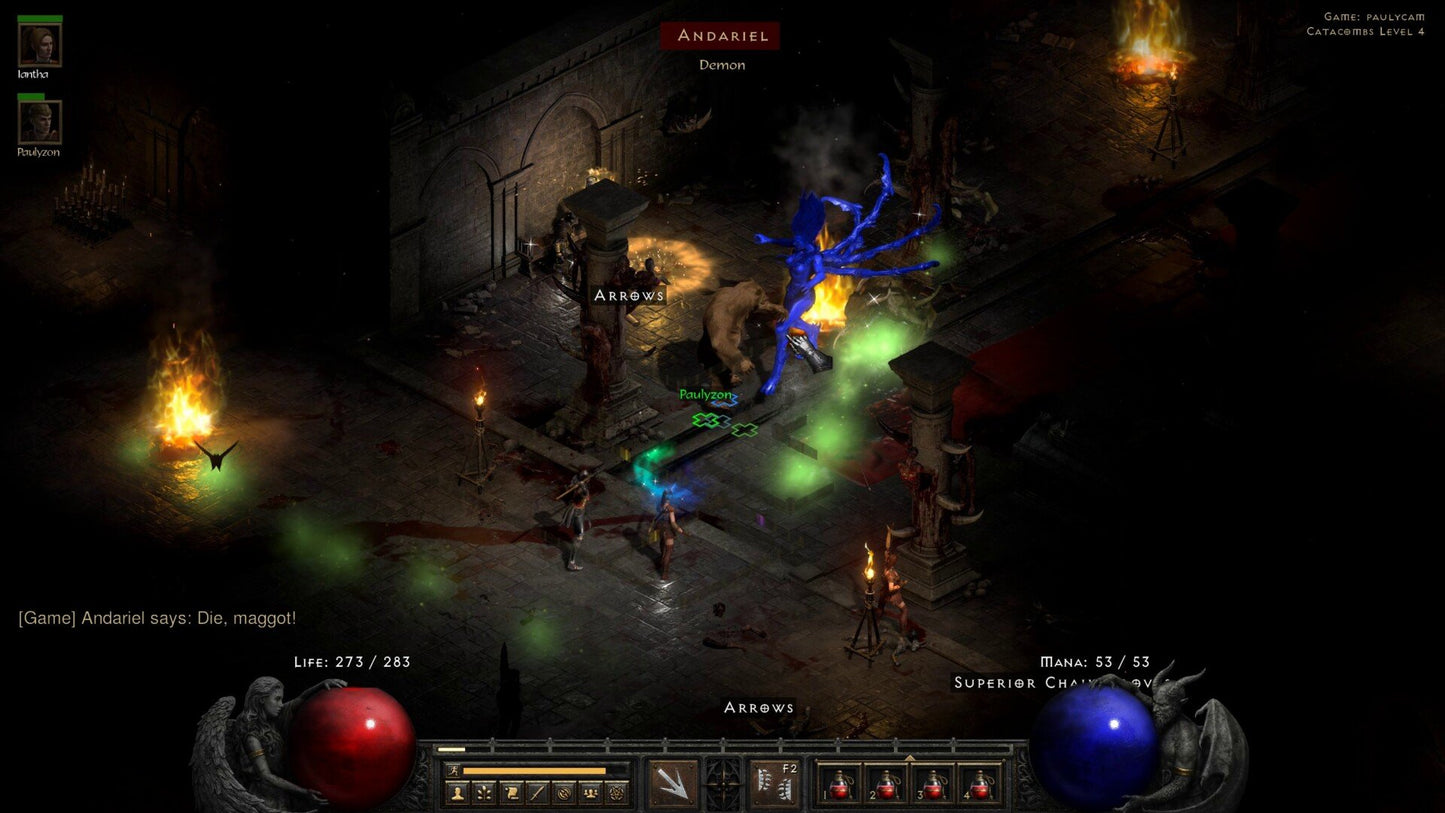The width and height of the screenshot is (1445, 813).
Task: Click the sword icon in mini panel
Action: [537, 793]
